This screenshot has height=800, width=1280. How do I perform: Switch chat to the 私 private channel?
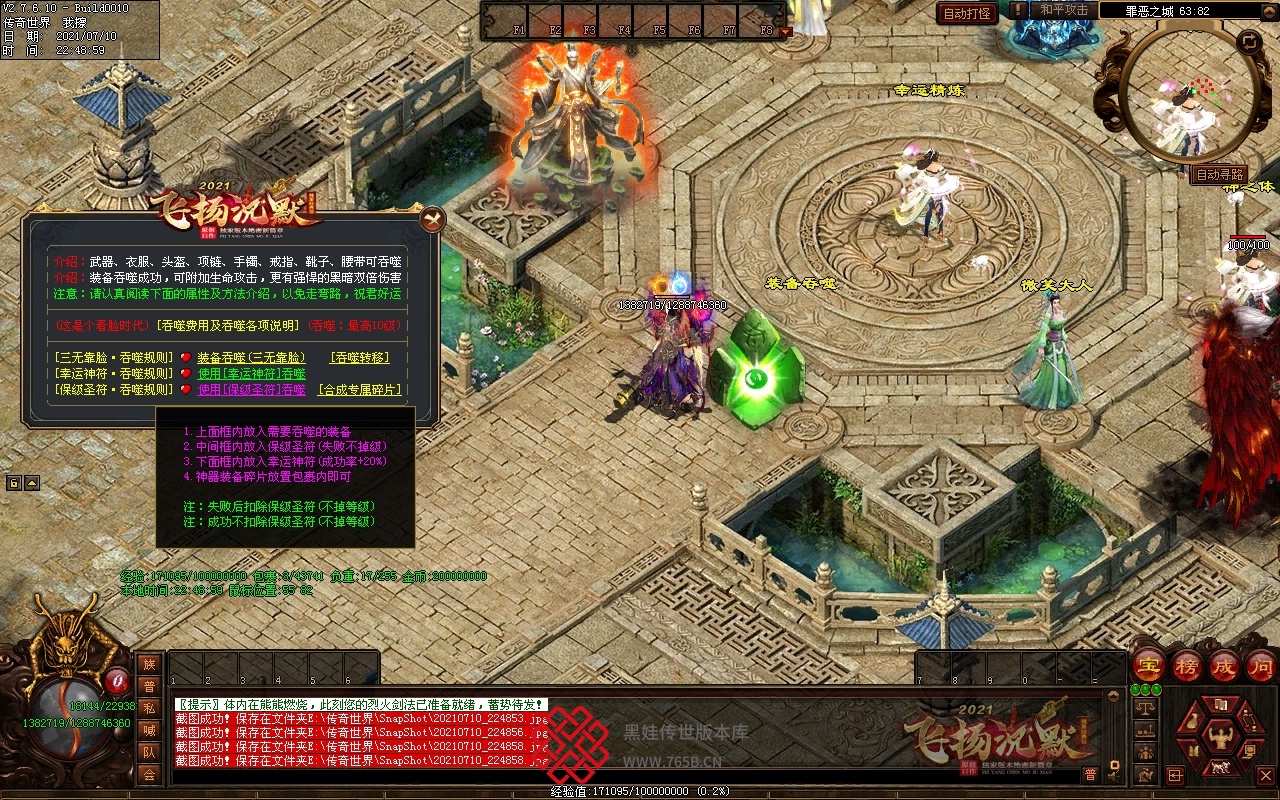149,708
